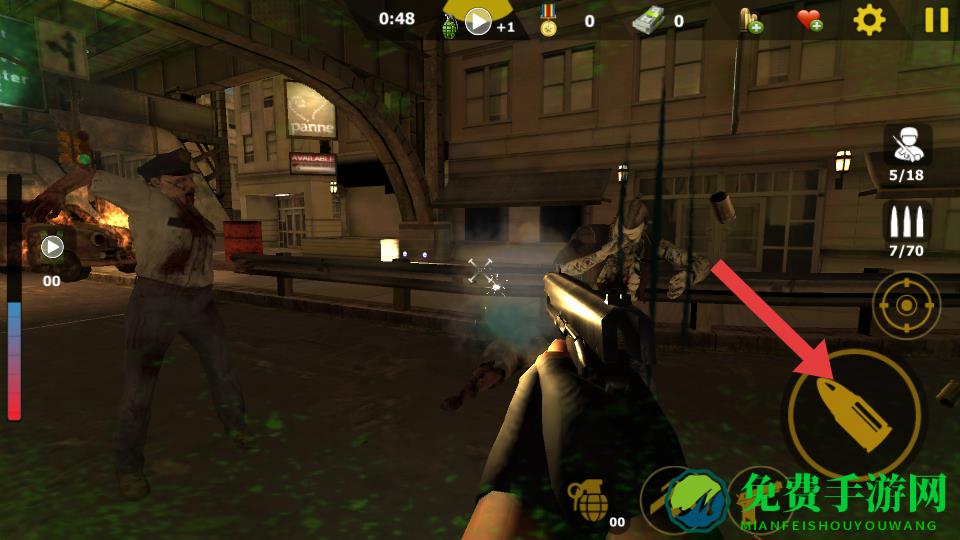Screen dimensions: 960x540
Task: Reload using the three bullets icon
Action: tap(907, 222)
